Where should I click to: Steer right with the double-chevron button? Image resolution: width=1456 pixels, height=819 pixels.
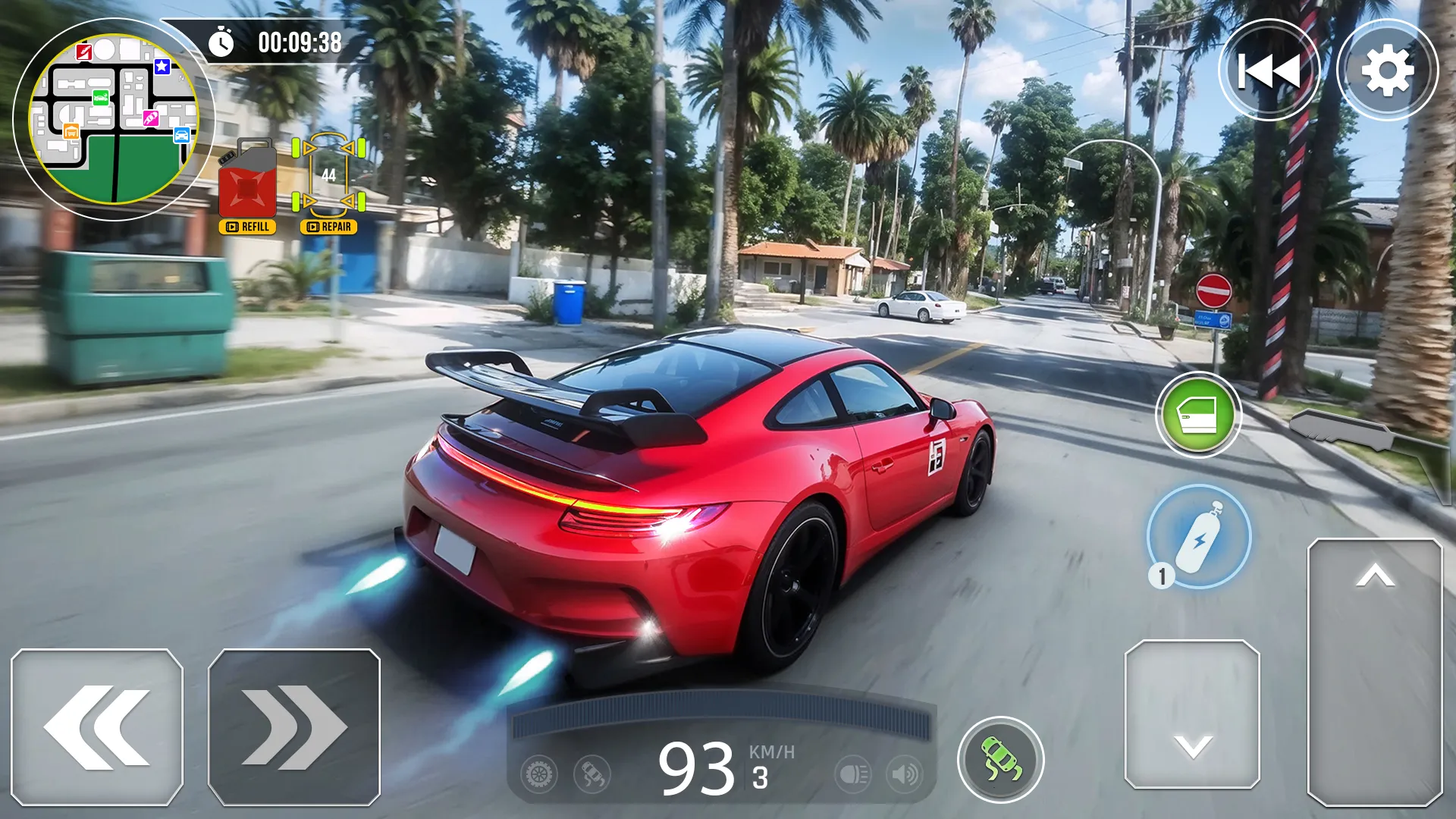(294, 727)
